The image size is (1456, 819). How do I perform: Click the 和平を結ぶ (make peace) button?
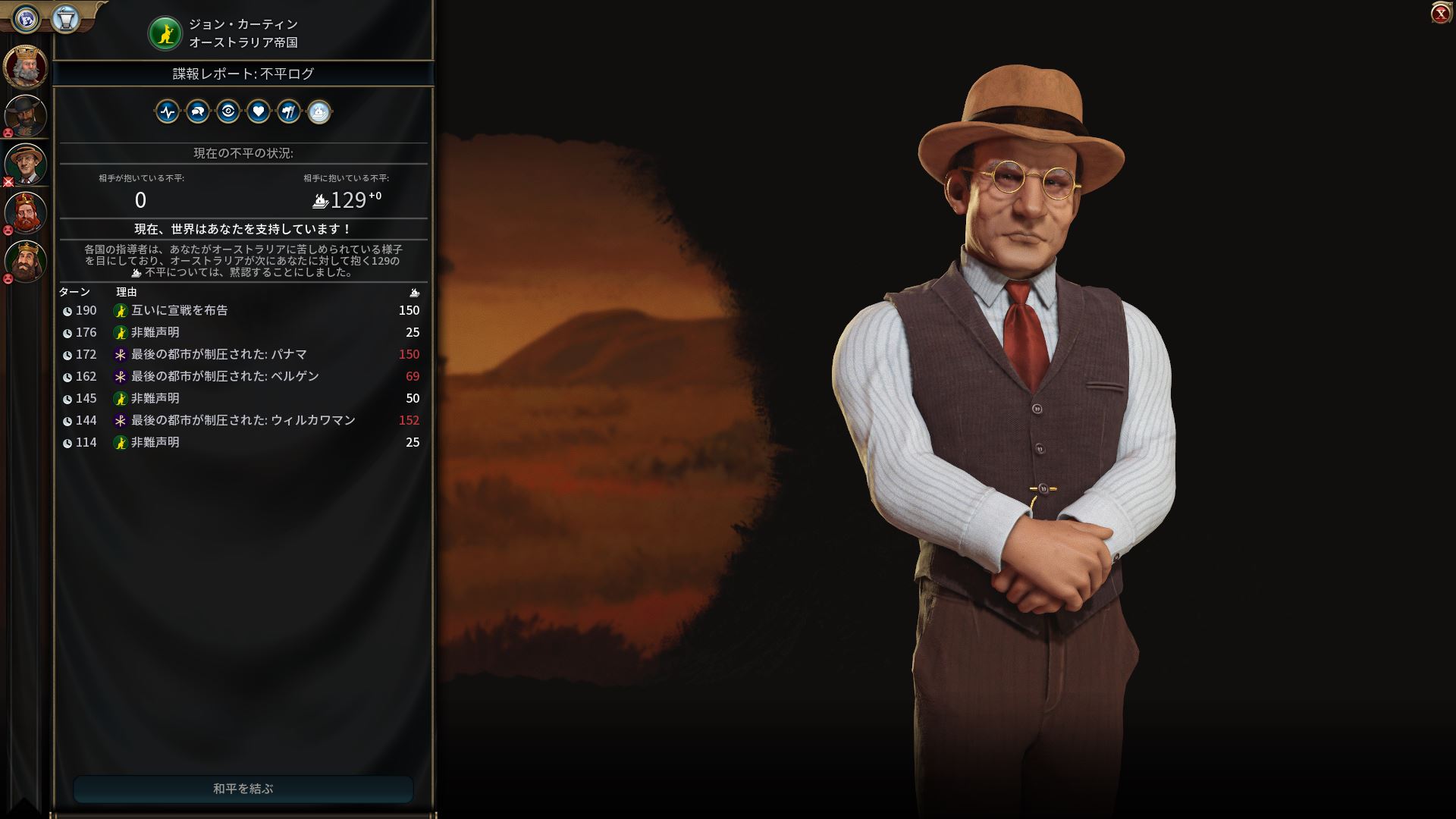(x=243, y=789)
